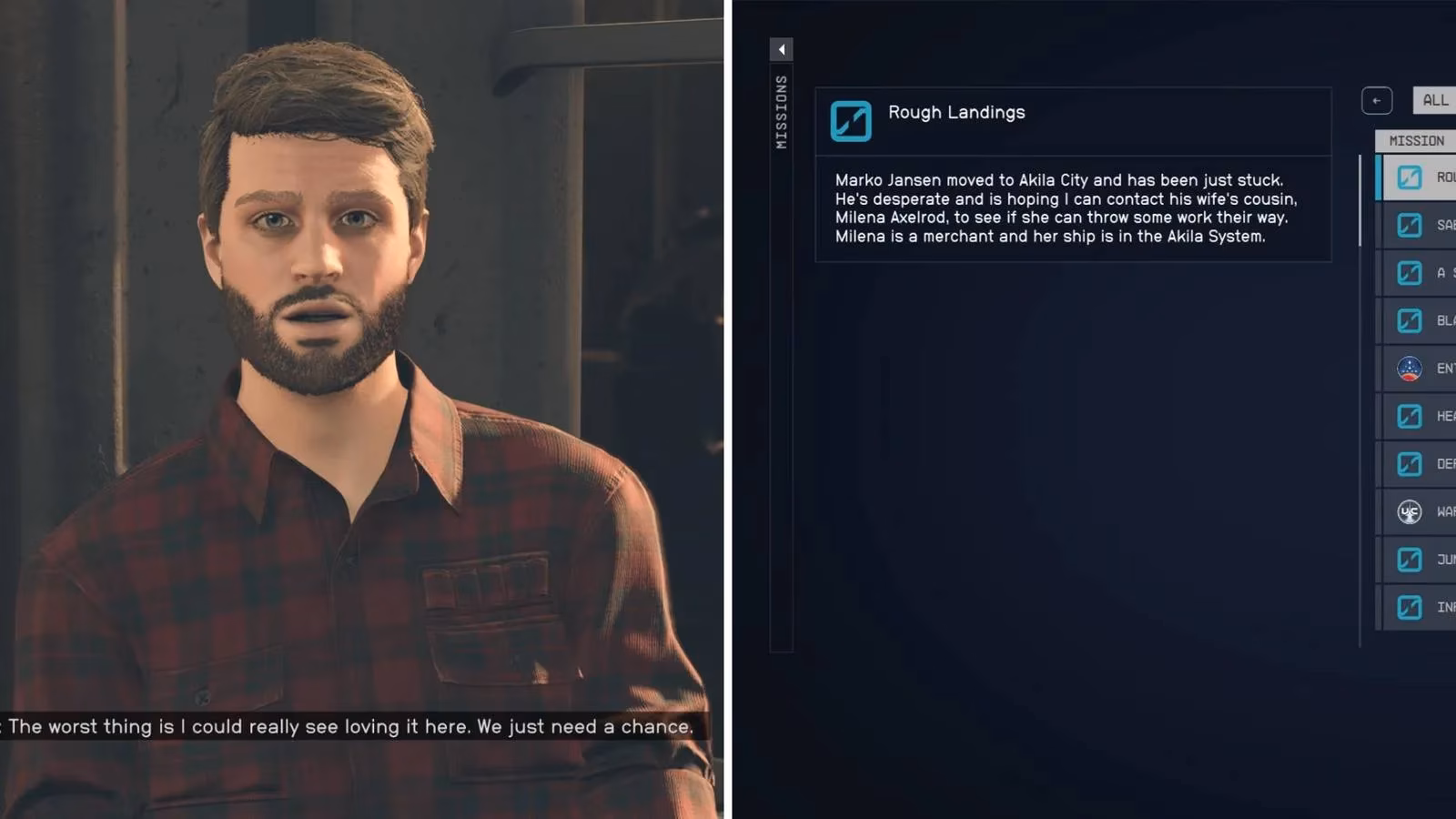Open the mission with the UC emblem
This screenshot has height=819, width=1456.
(1420, 511)
